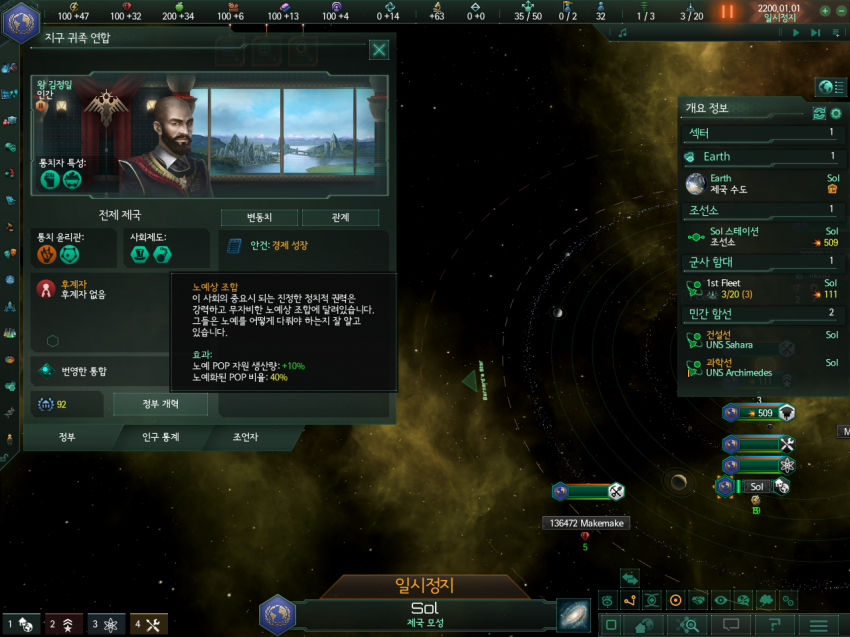Toggle the orange pause button
Image resolution: width=850 pixels, height=637 pixels.
click(727, 12)
